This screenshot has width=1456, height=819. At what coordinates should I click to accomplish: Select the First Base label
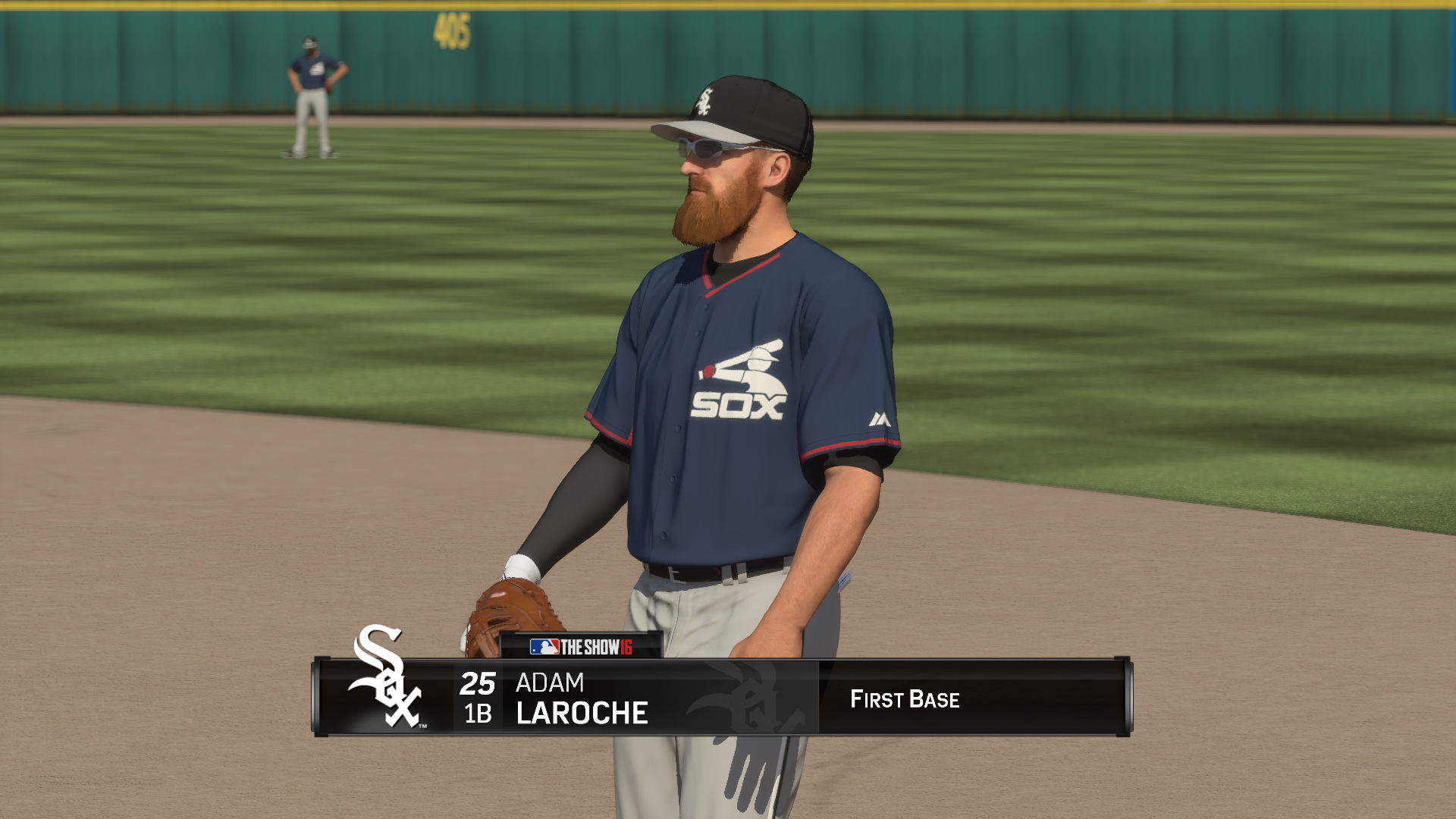(x=907, y=701)
